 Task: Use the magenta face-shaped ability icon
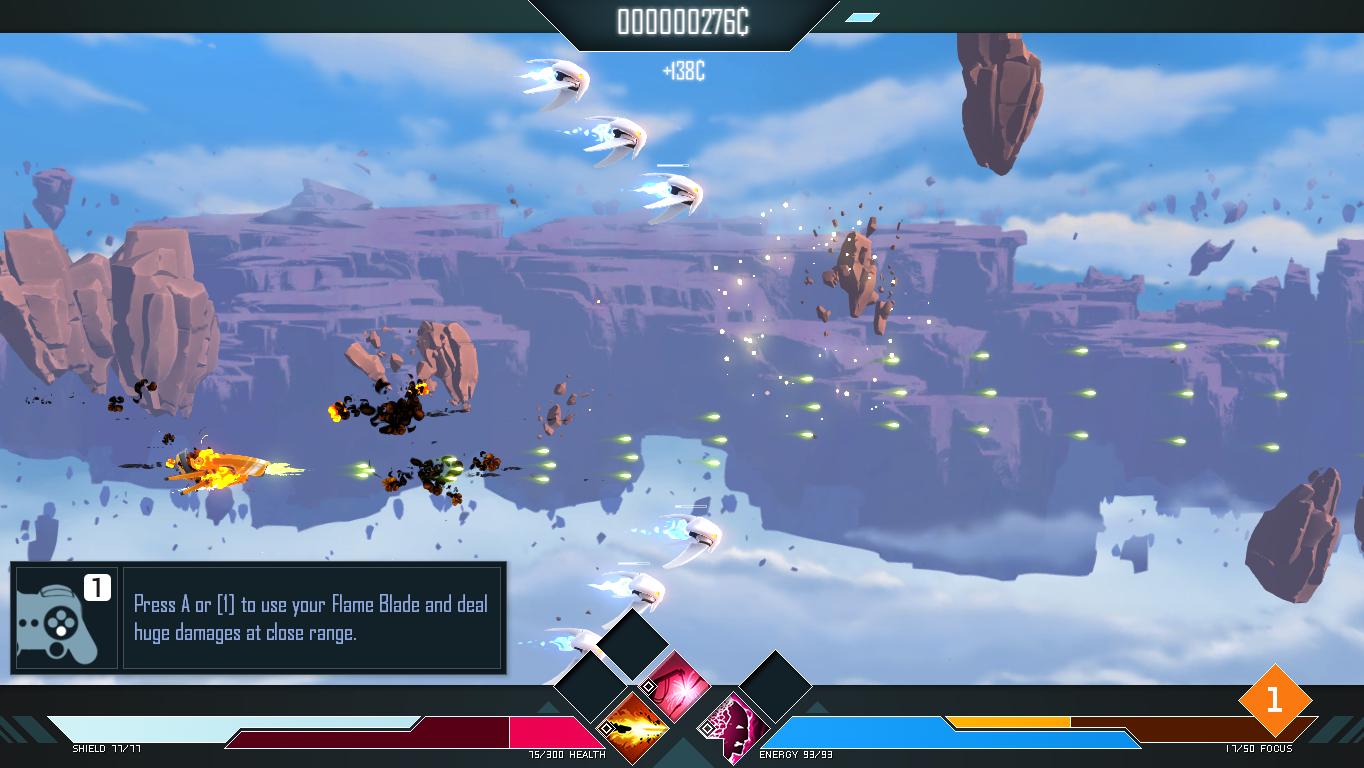(737, 724)
